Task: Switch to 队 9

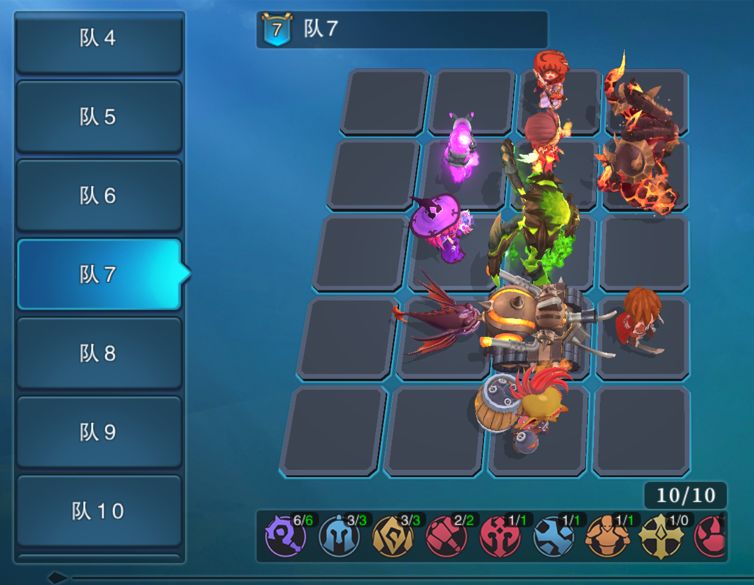Action: click(x=98, y=432)
